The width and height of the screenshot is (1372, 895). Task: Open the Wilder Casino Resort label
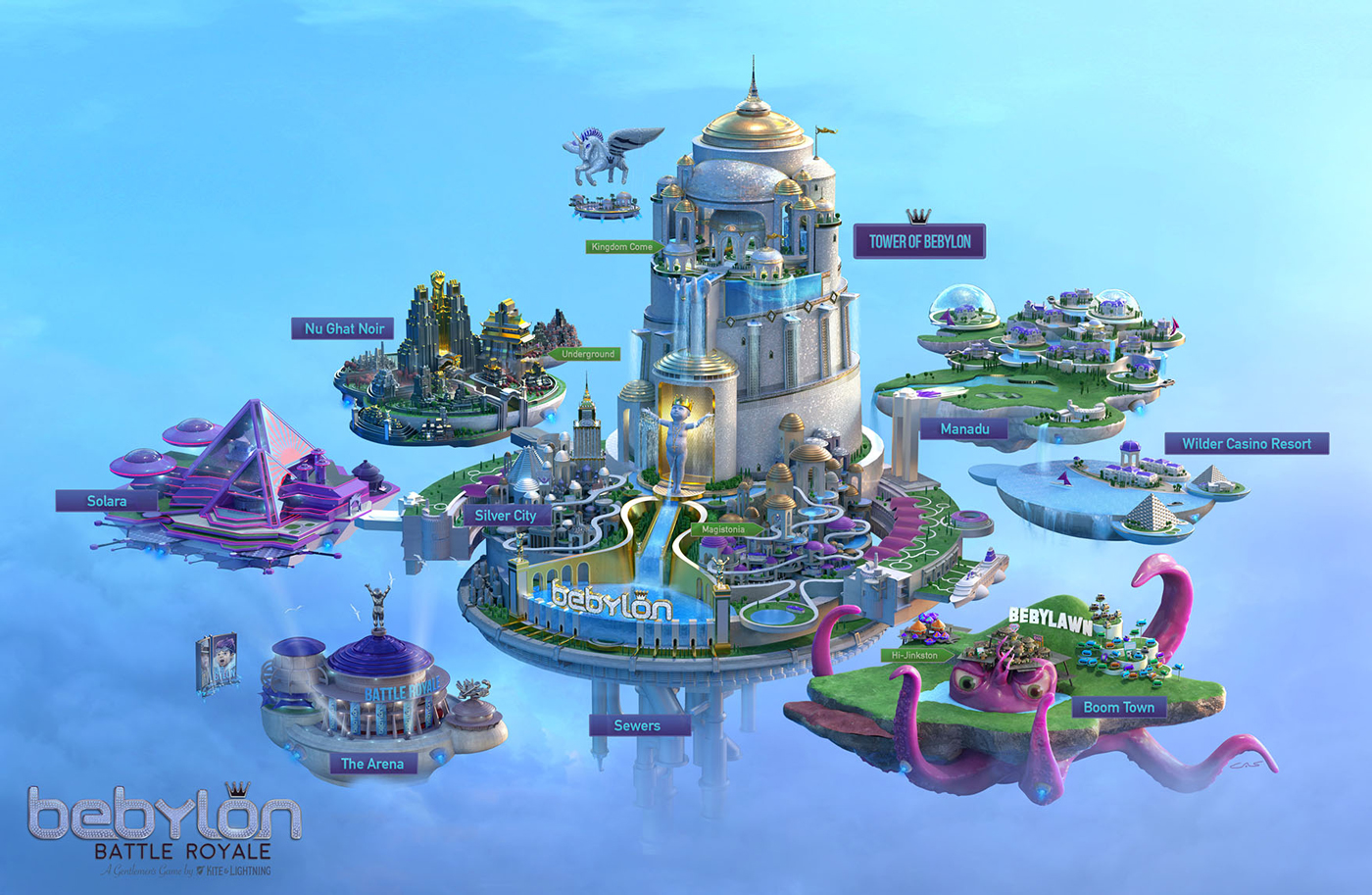pos(1246,444)
